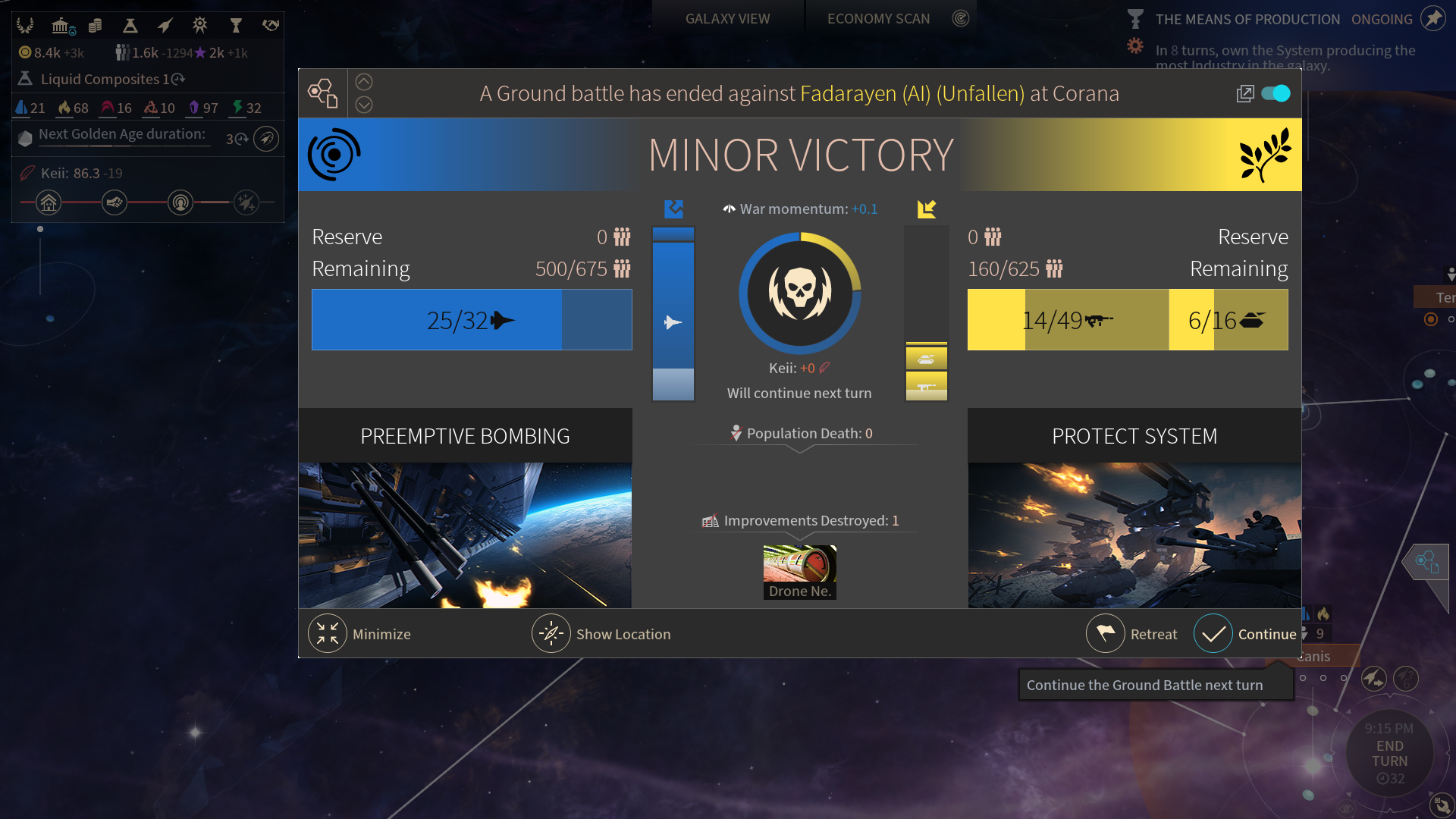End the turn

click(1389, 754)
